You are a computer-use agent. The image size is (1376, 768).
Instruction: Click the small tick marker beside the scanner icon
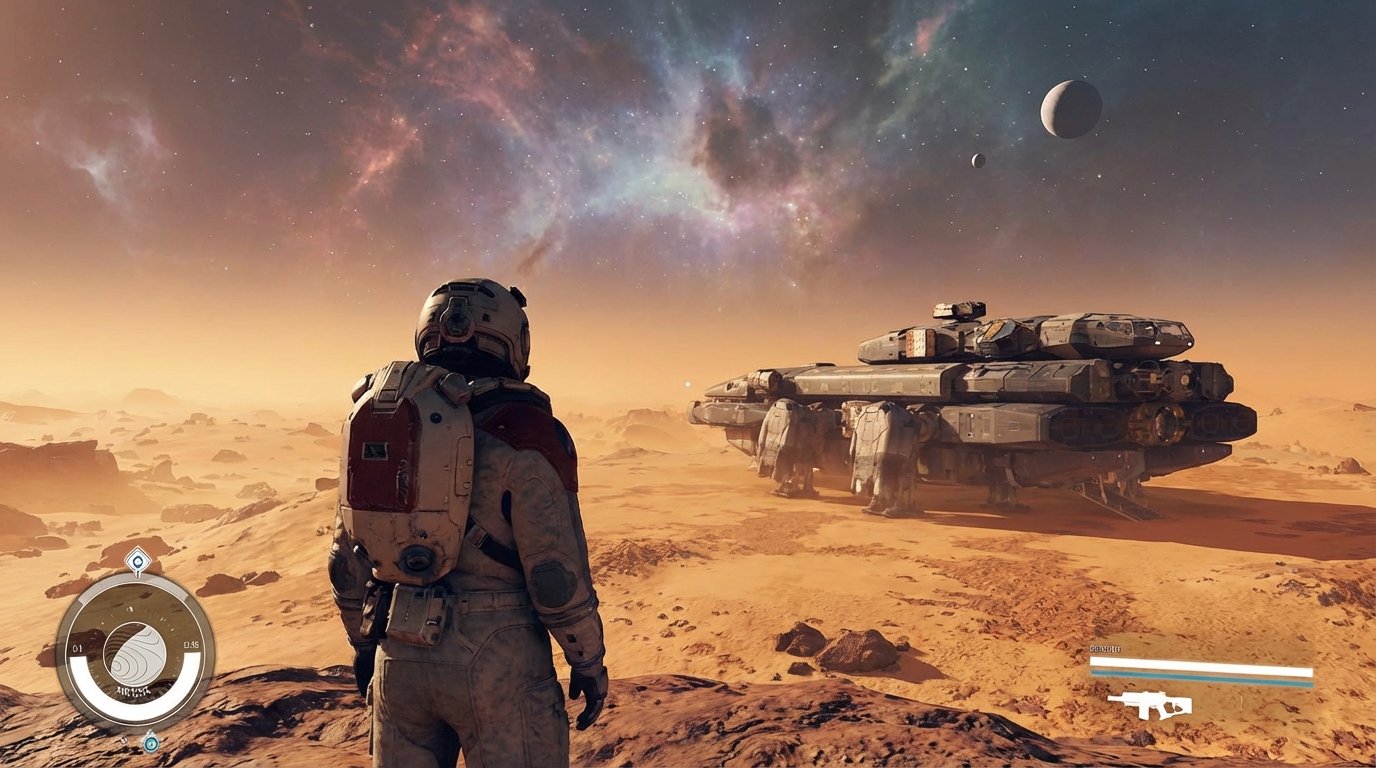point(123,742)
